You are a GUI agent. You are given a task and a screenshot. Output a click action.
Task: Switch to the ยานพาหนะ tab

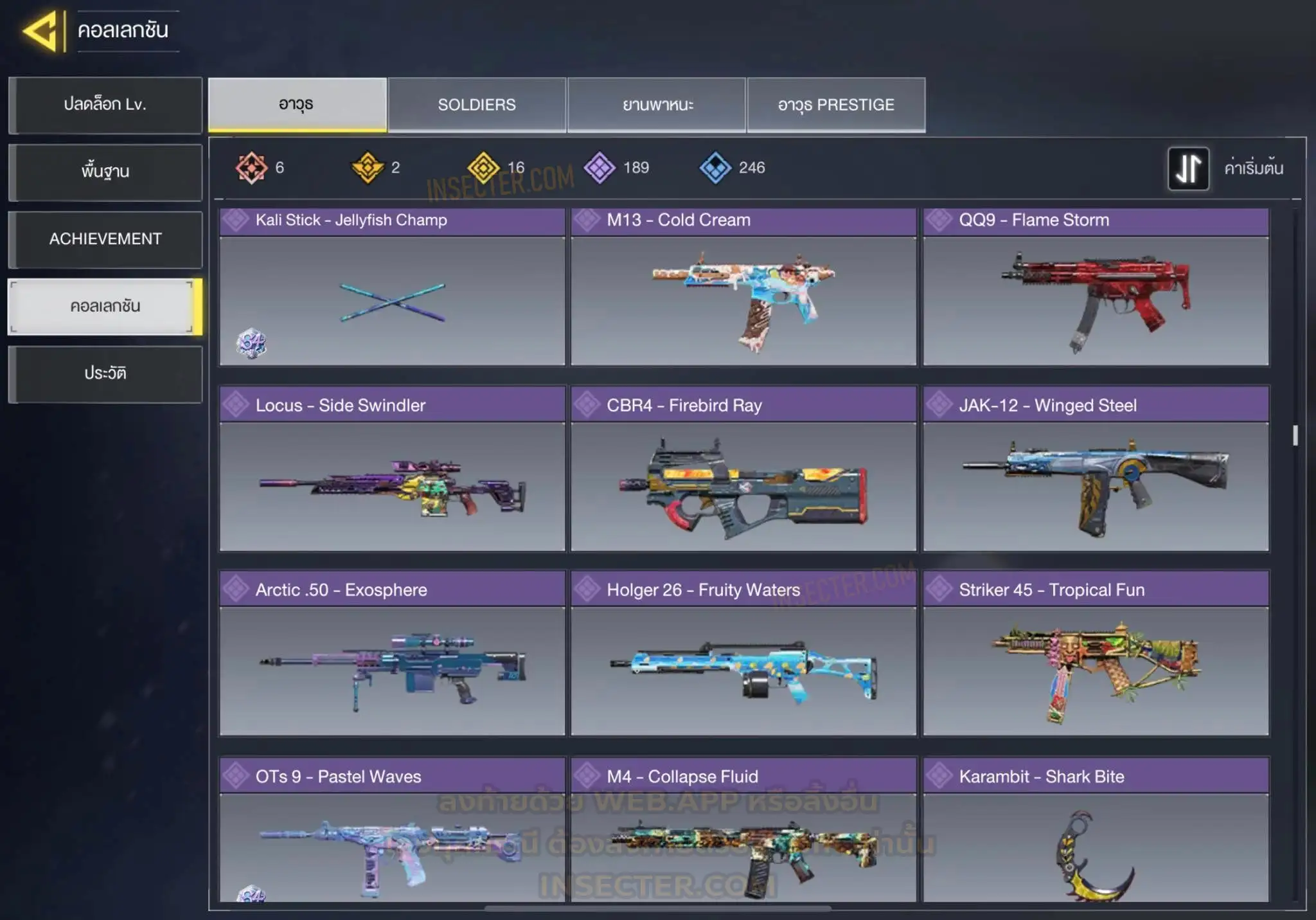pyautogui.click(x=657, y=105)
